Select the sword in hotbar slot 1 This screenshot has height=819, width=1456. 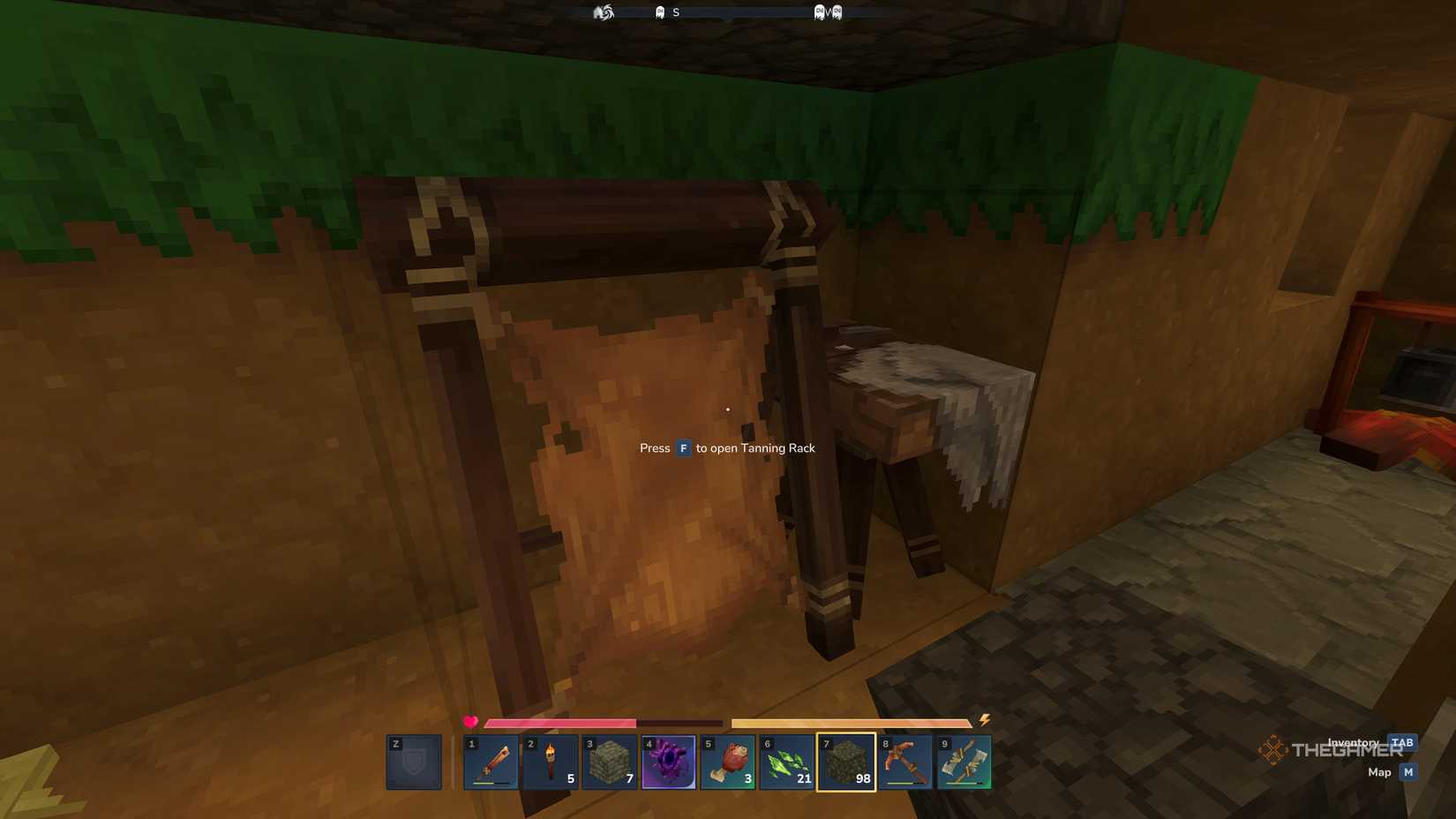[492, 761]
